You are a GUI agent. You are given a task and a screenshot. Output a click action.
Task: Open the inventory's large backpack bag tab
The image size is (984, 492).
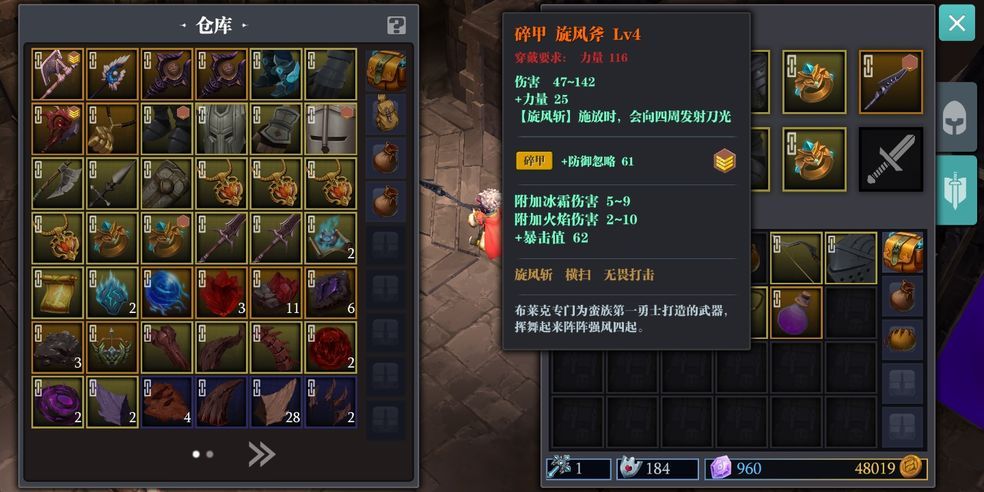(x=903, y=252)
